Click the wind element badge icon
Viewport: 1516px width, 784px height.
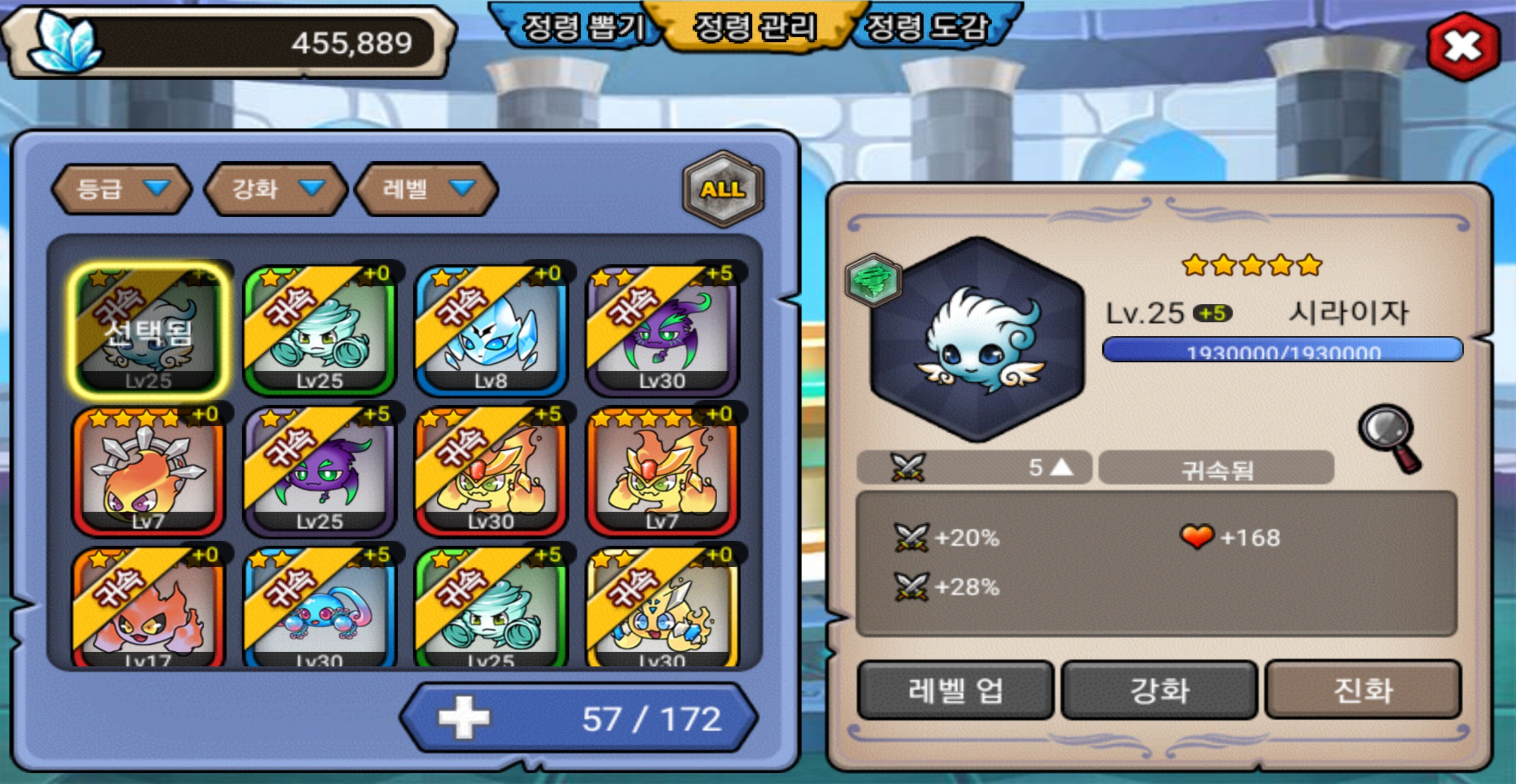873,281
